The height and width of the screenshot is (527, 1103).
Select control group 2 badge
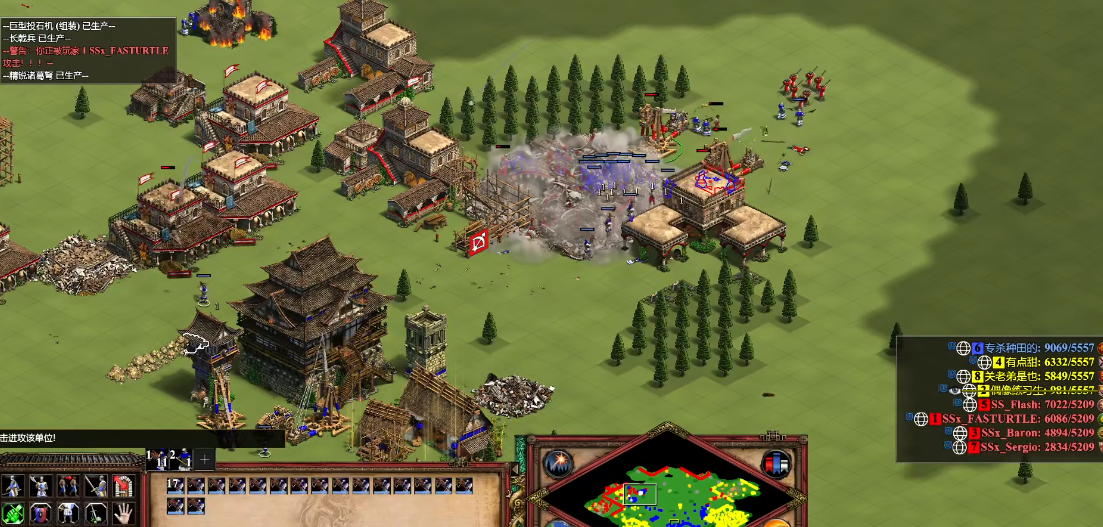(181, 459)
